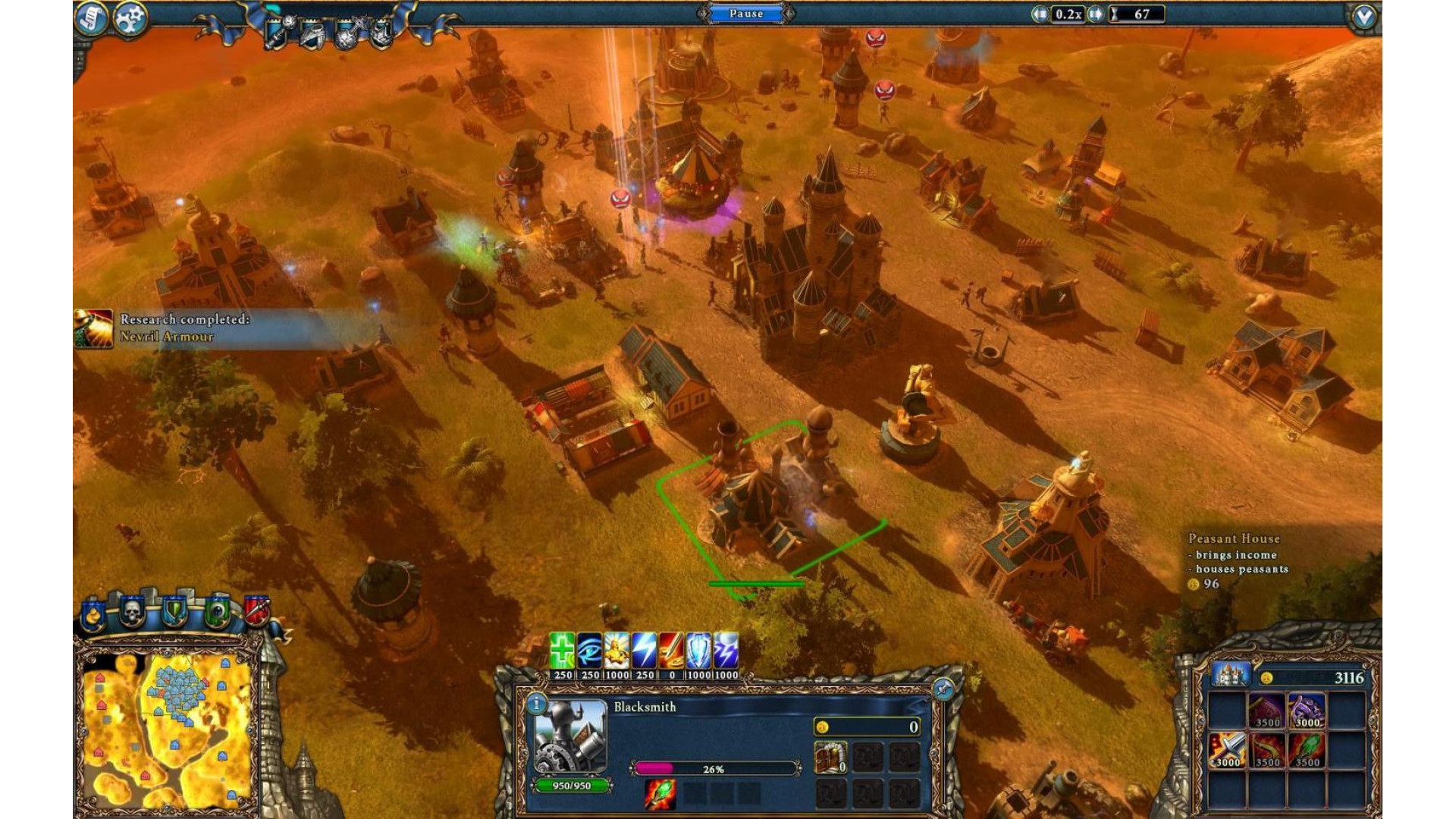This screenshot has width=1456, height=819.
Task: Open the gears settings menu
Action: 130,18
